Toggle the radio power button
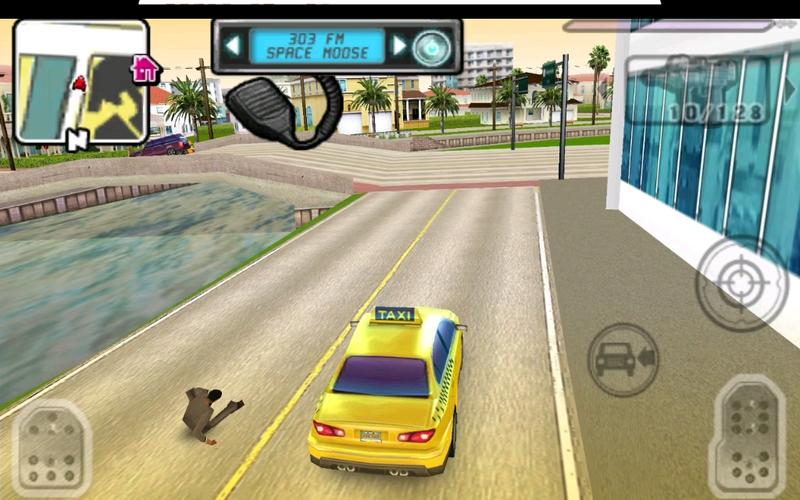The image size is (800, 500). (432, 46)
